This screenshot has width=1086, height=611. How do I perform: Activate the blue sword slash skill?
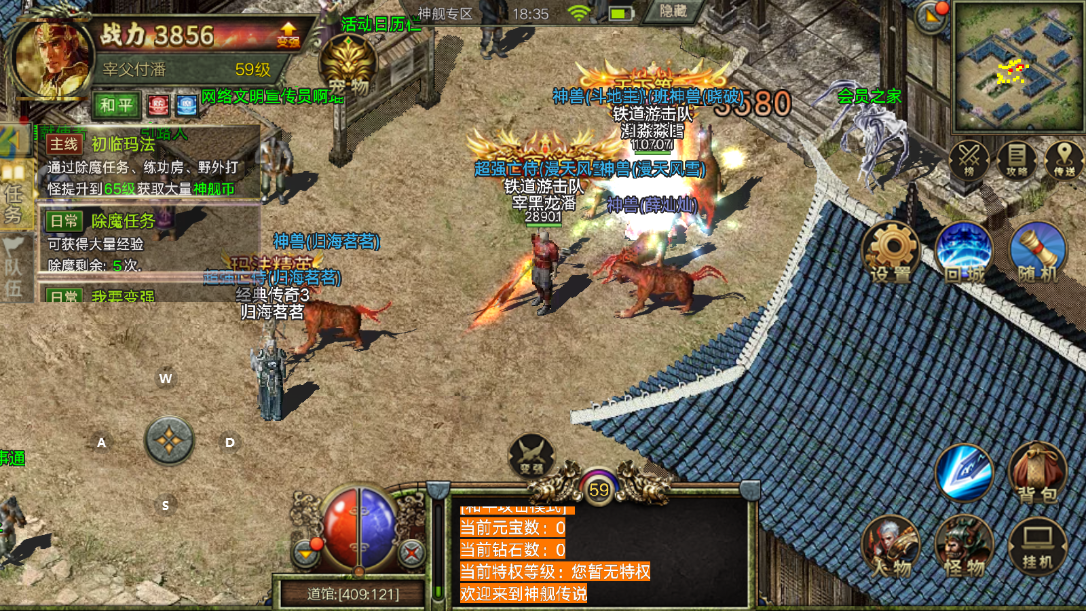tap(963, 472)
